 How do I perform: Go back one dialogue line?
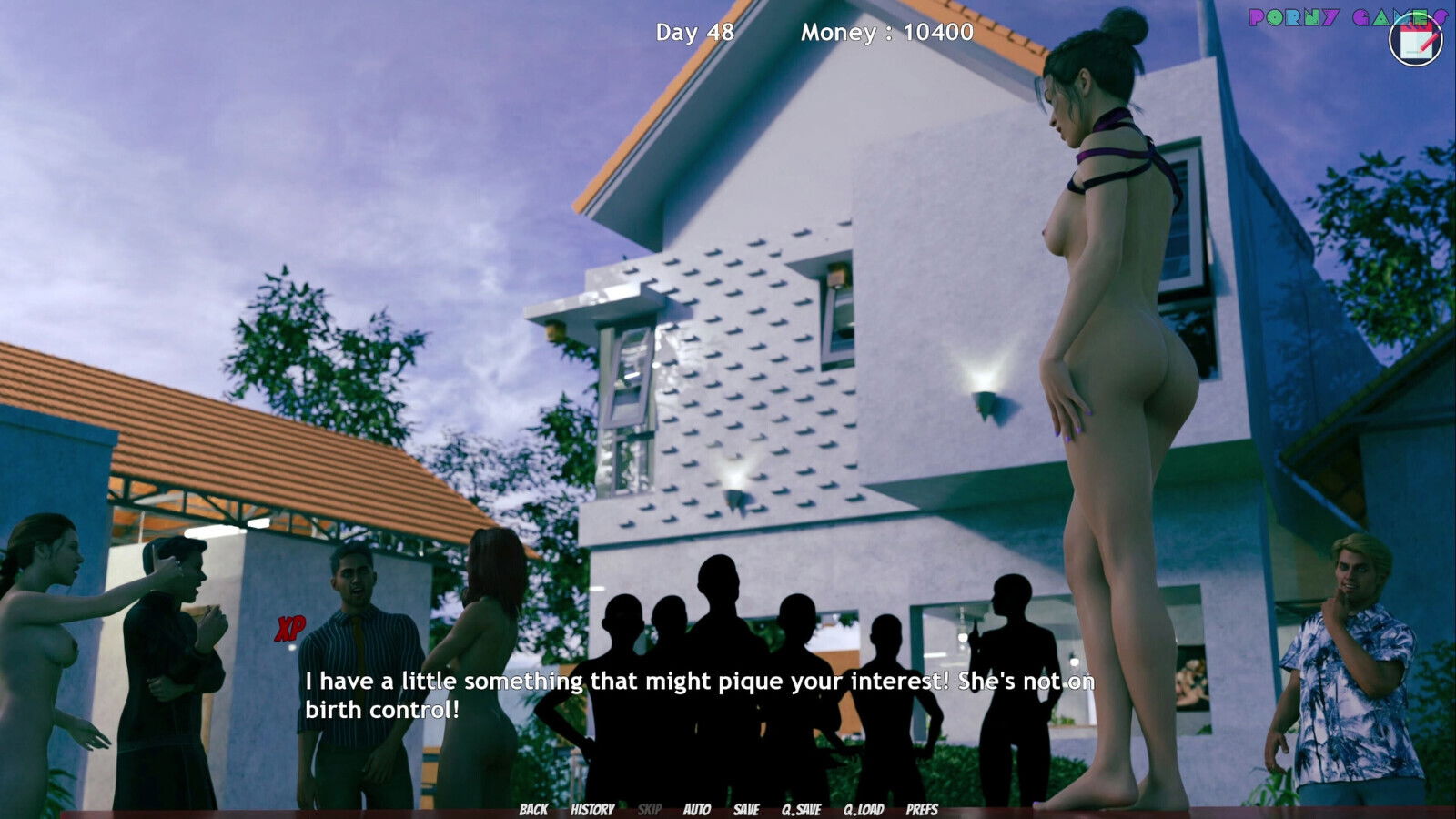click(x=533, y=809)
